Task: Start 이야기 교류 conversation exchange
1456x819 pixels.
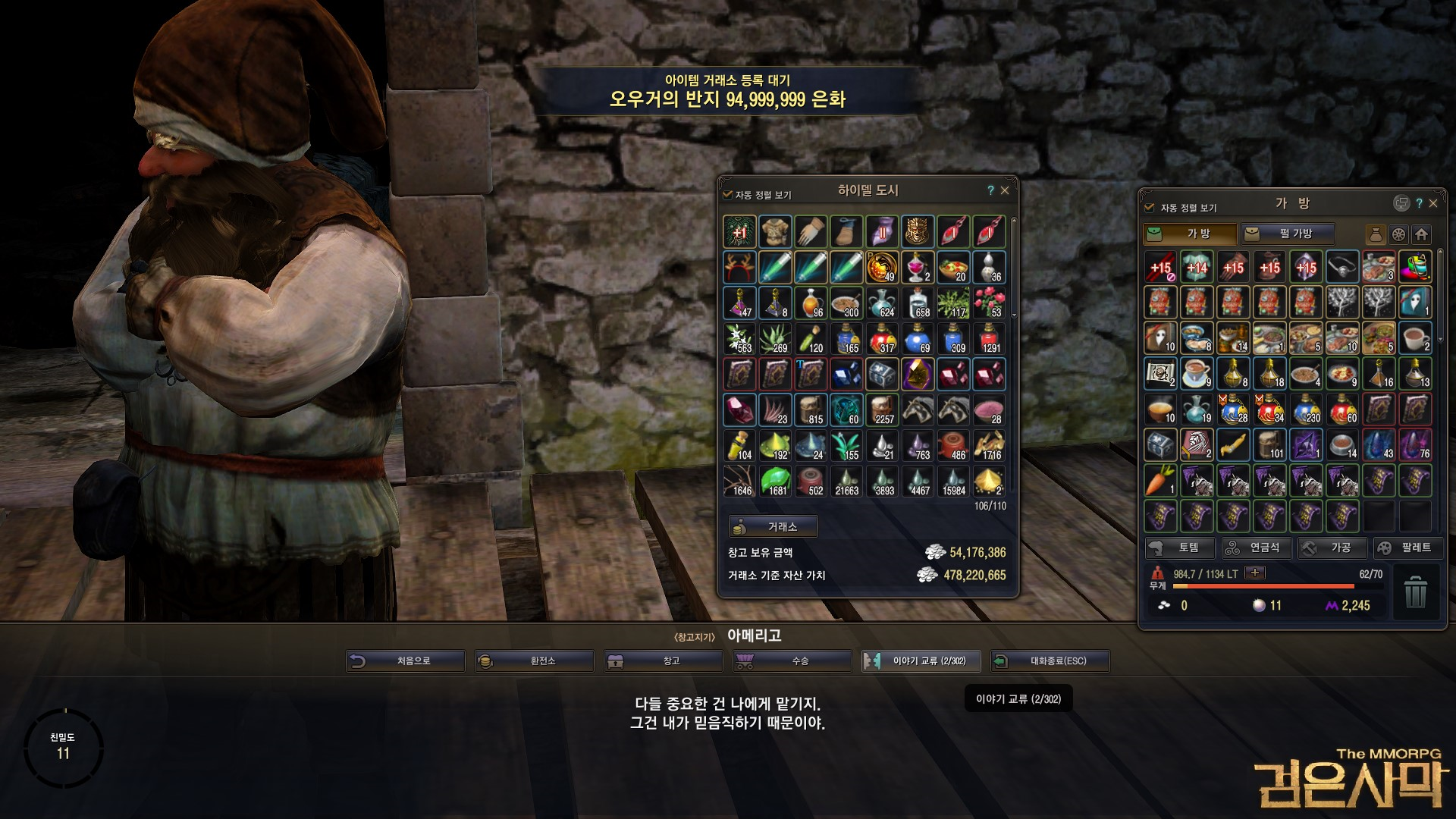Action: click(921, 661)
